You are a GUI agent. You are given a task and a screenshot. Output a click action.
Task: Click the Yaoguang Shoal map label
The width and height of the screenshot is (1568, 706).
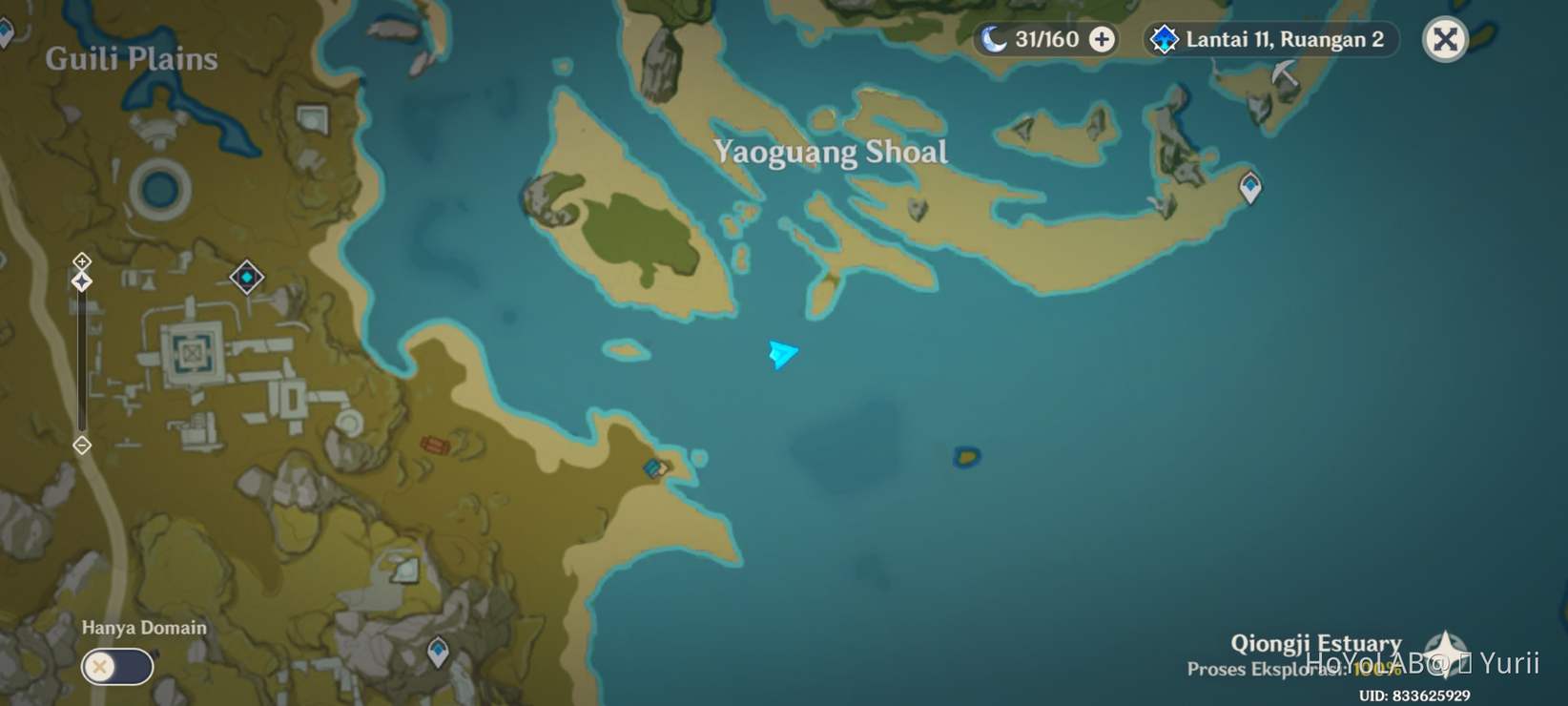pos(831,151)
